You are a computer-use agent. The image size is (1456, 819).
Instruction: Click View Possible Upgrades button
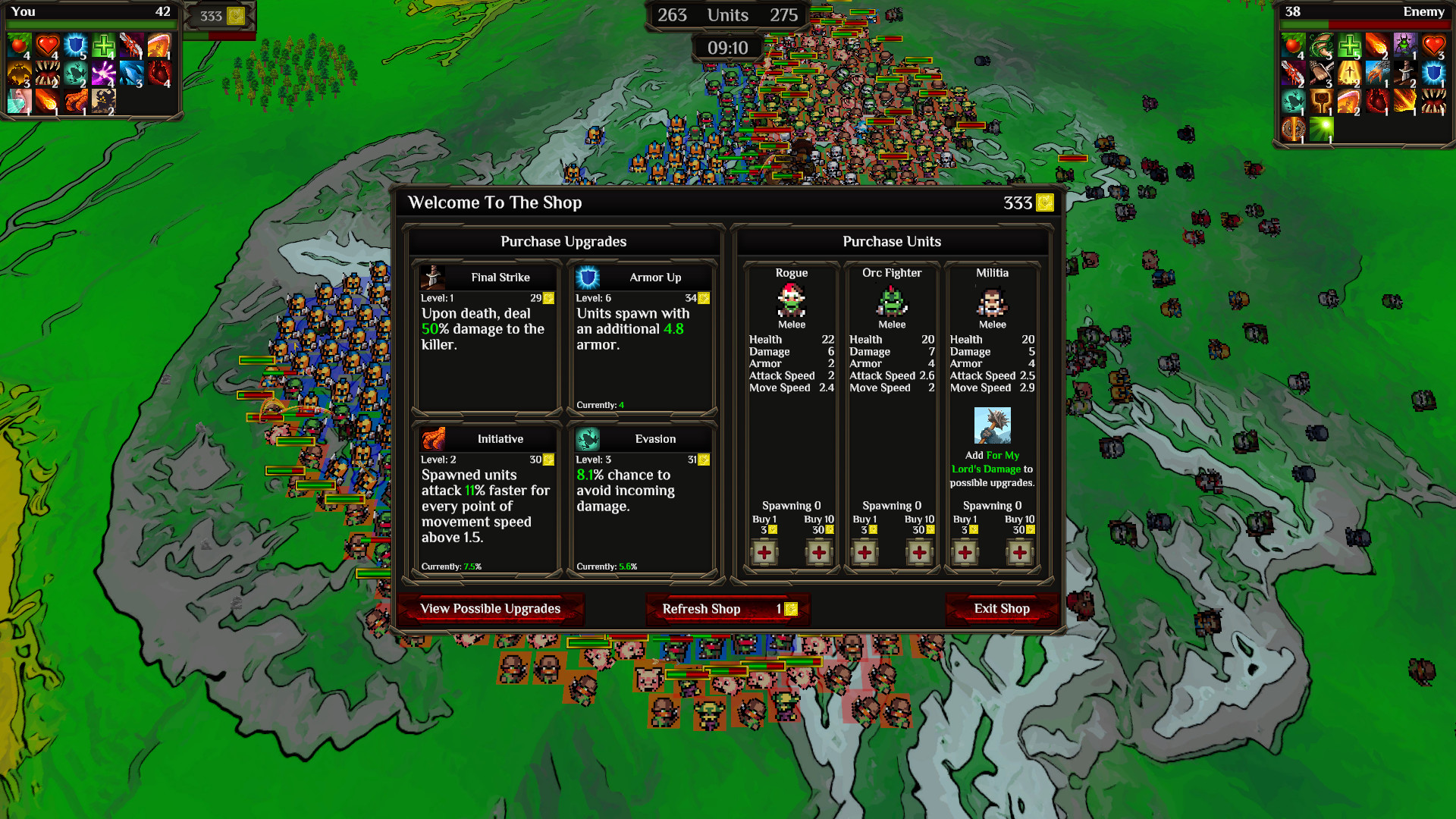491,609
